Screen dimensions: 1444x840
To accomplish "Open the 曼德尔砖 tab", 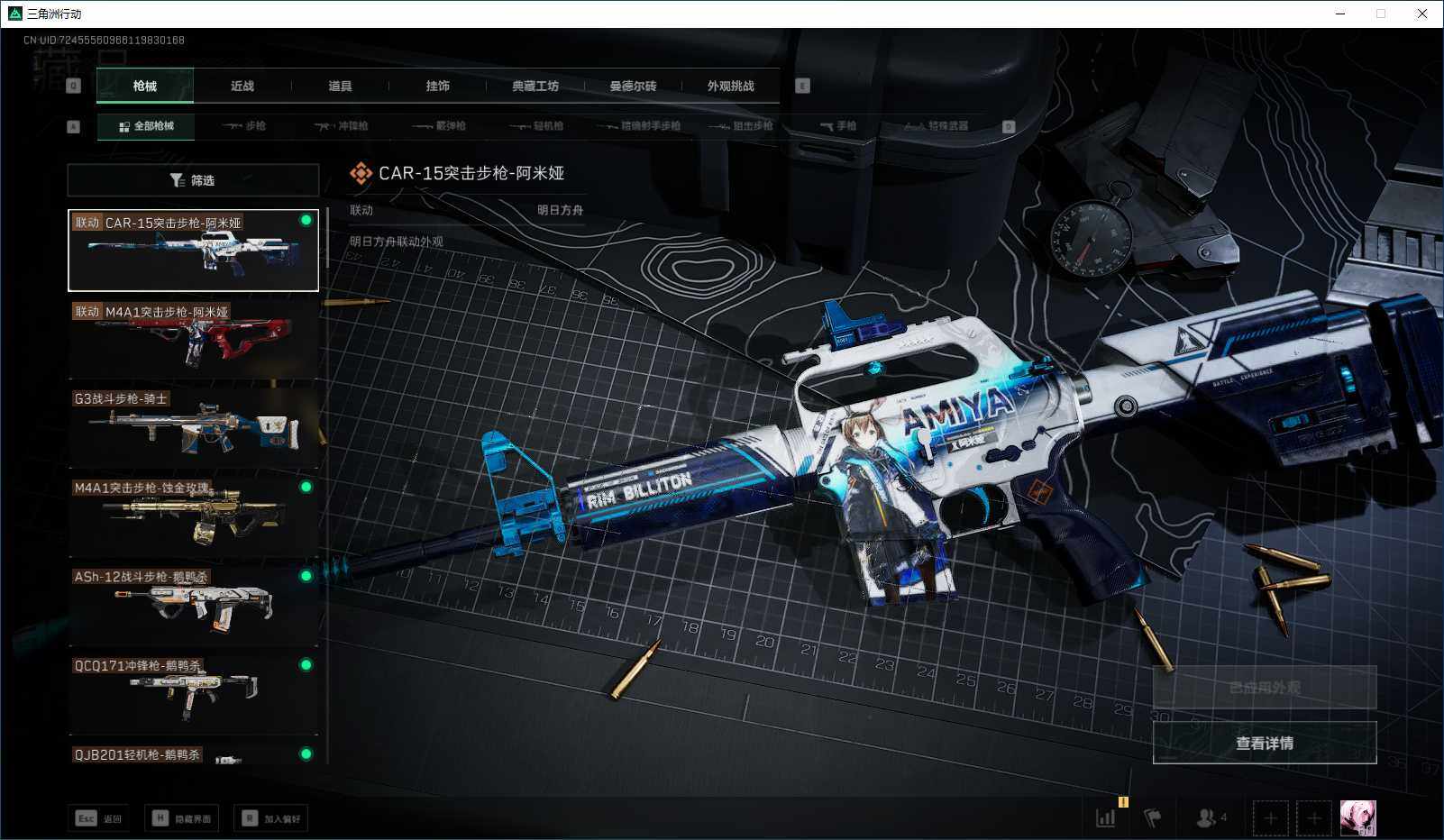I will [633, 86].
